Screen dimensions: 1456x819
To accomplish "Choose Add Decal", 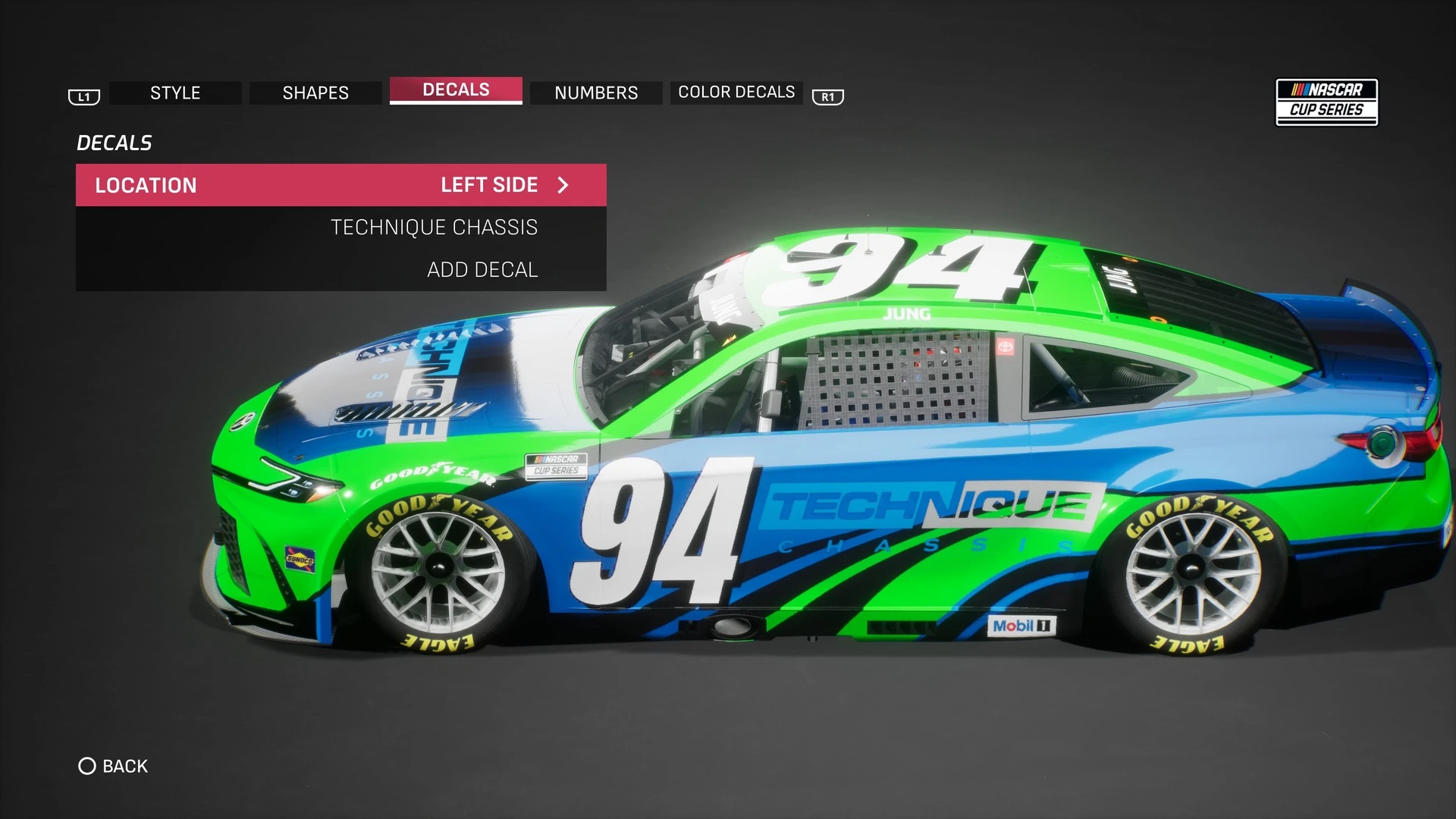I will (482, 270).
